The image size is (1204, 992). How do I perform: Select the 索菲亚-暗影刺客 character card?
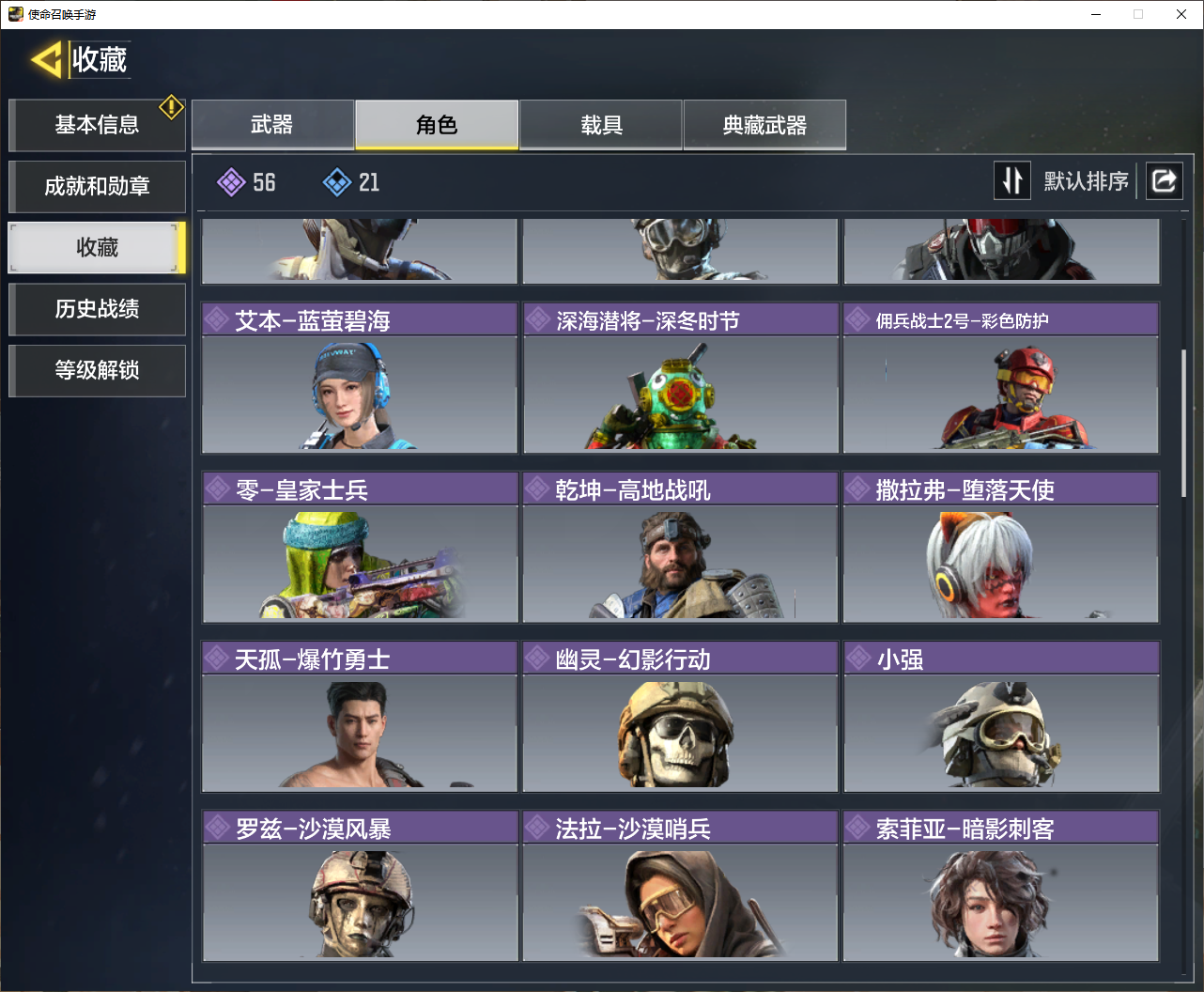pyautogui.click(x=1001, y=885)
